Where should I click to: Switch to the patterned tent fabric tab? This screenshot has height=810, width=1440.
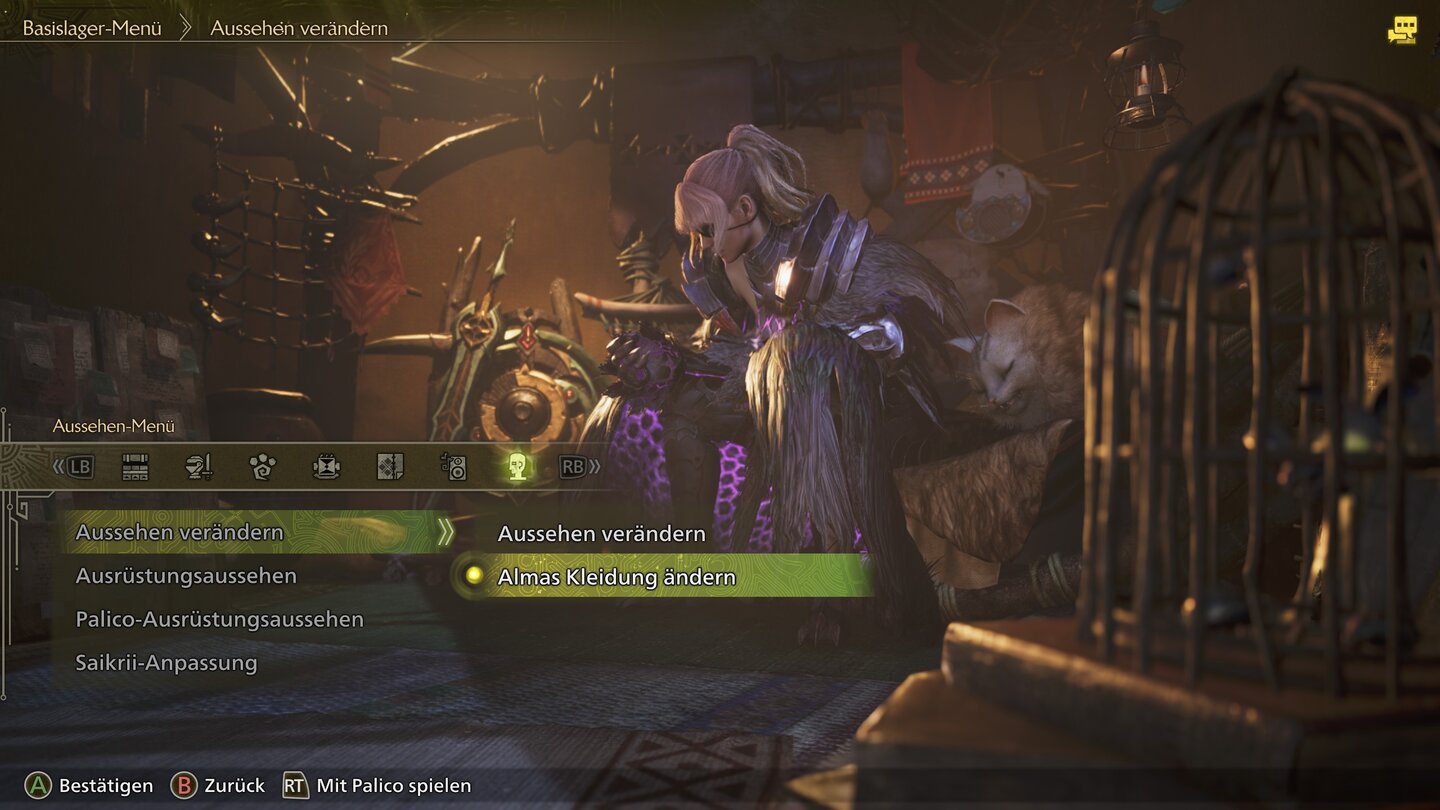(x=390, y=467)
